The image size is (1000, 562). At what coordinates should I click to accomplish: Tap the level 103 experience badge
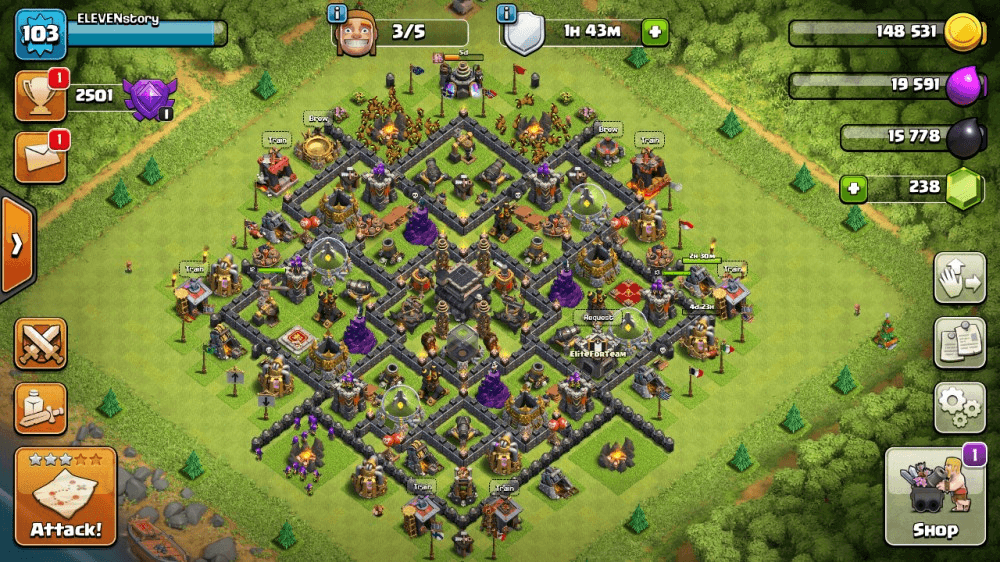point(40,35)
